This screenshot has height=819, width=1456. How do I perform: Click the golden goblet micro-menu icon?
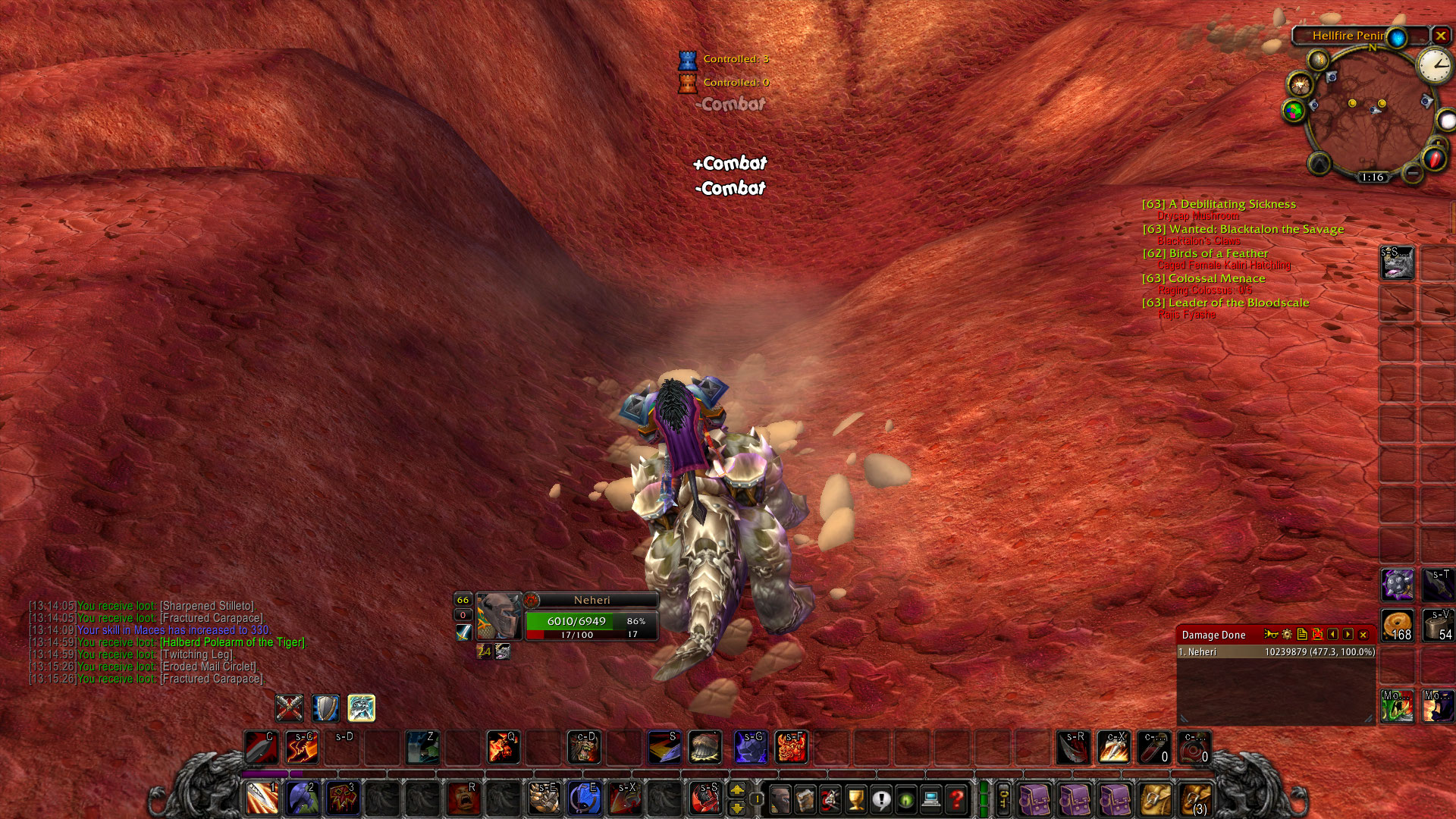coord(856,800)
